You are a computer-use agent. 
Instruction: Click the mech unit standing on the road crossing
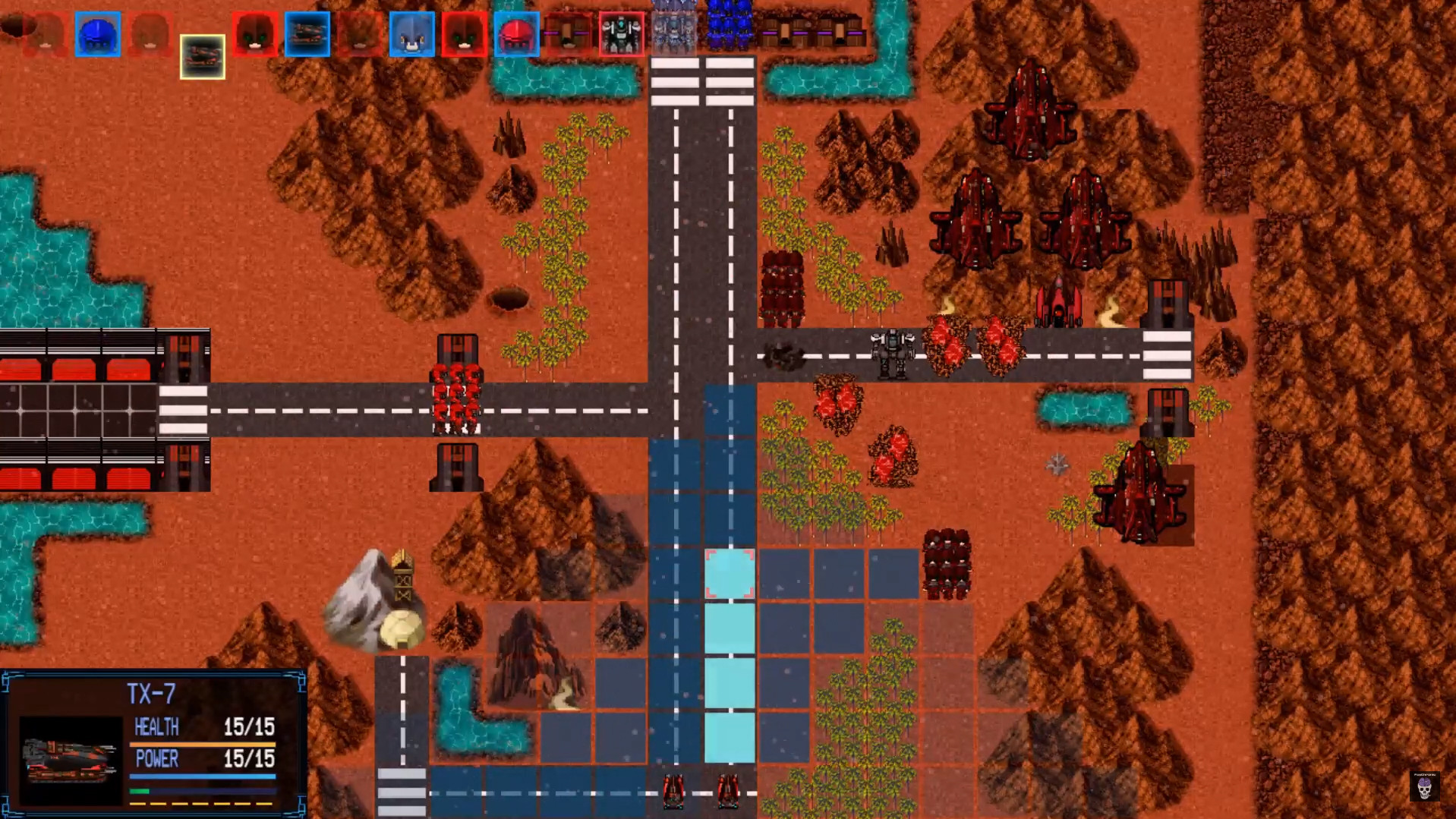pos(892,351)
